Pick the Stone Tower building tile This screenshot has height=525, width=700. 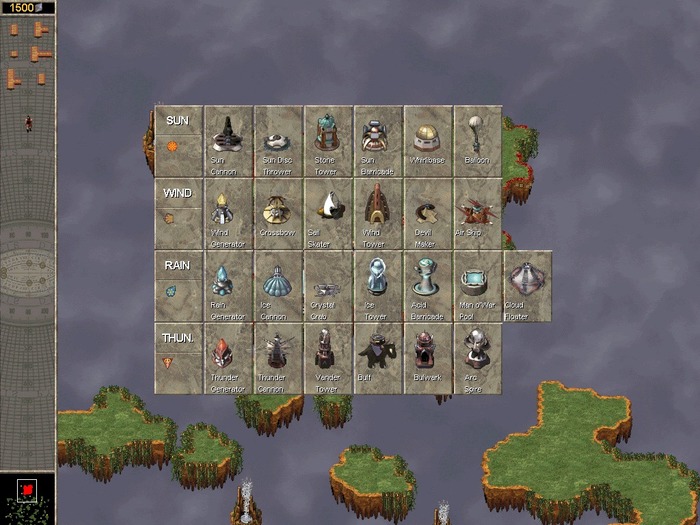328,141
